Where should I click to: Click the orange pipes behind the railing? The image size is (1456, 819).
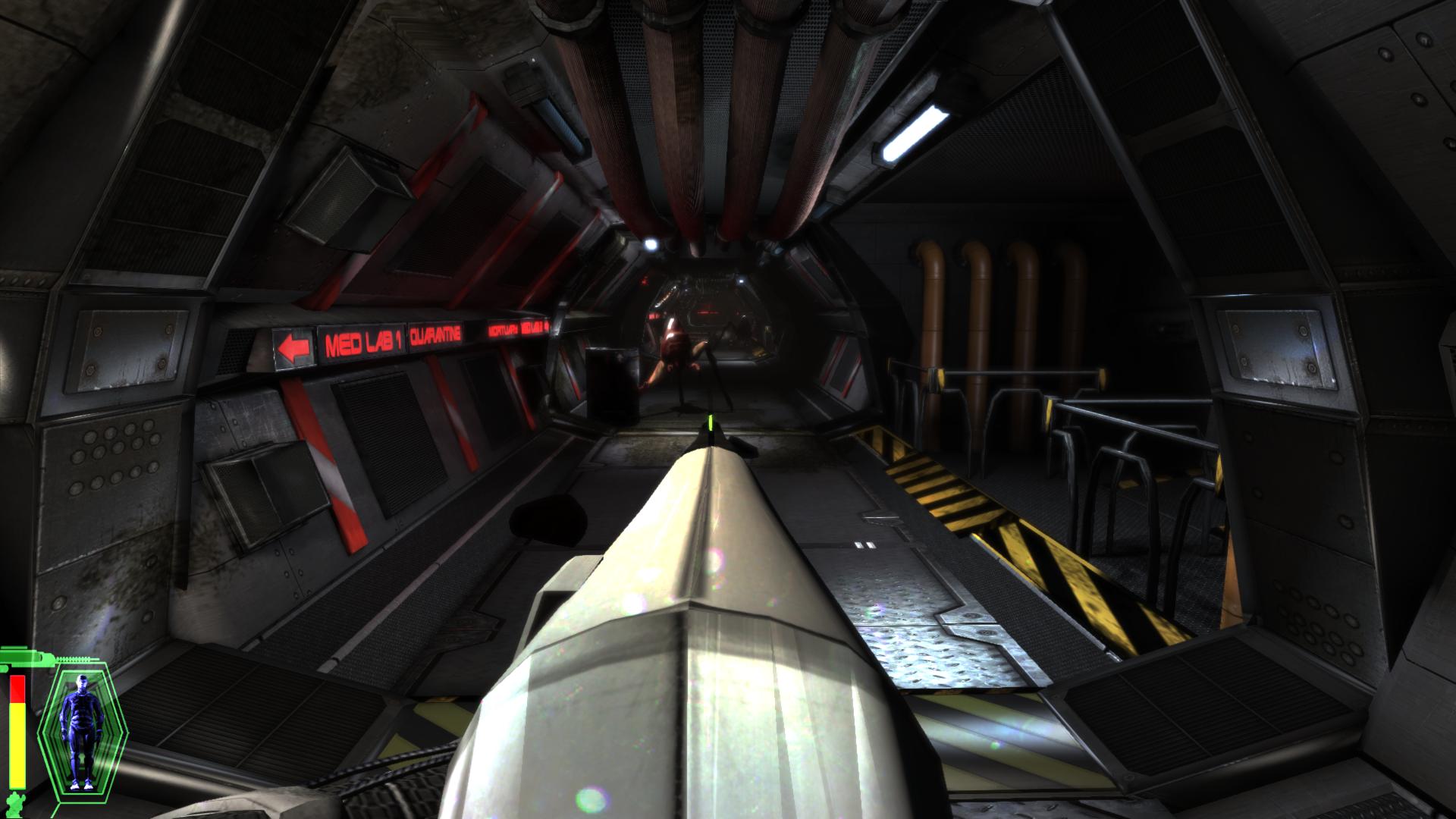coord(986,303)
